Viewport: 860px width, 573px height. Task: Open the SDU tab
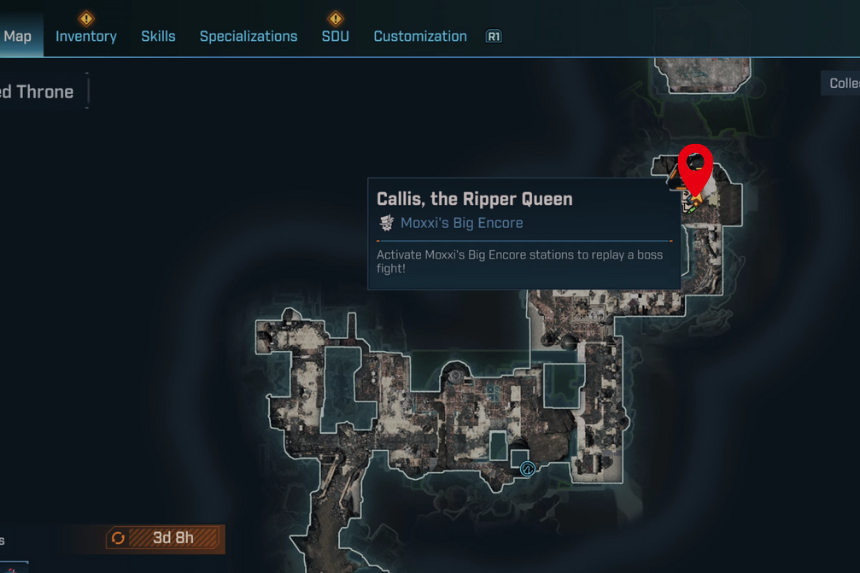pos(335,36)
